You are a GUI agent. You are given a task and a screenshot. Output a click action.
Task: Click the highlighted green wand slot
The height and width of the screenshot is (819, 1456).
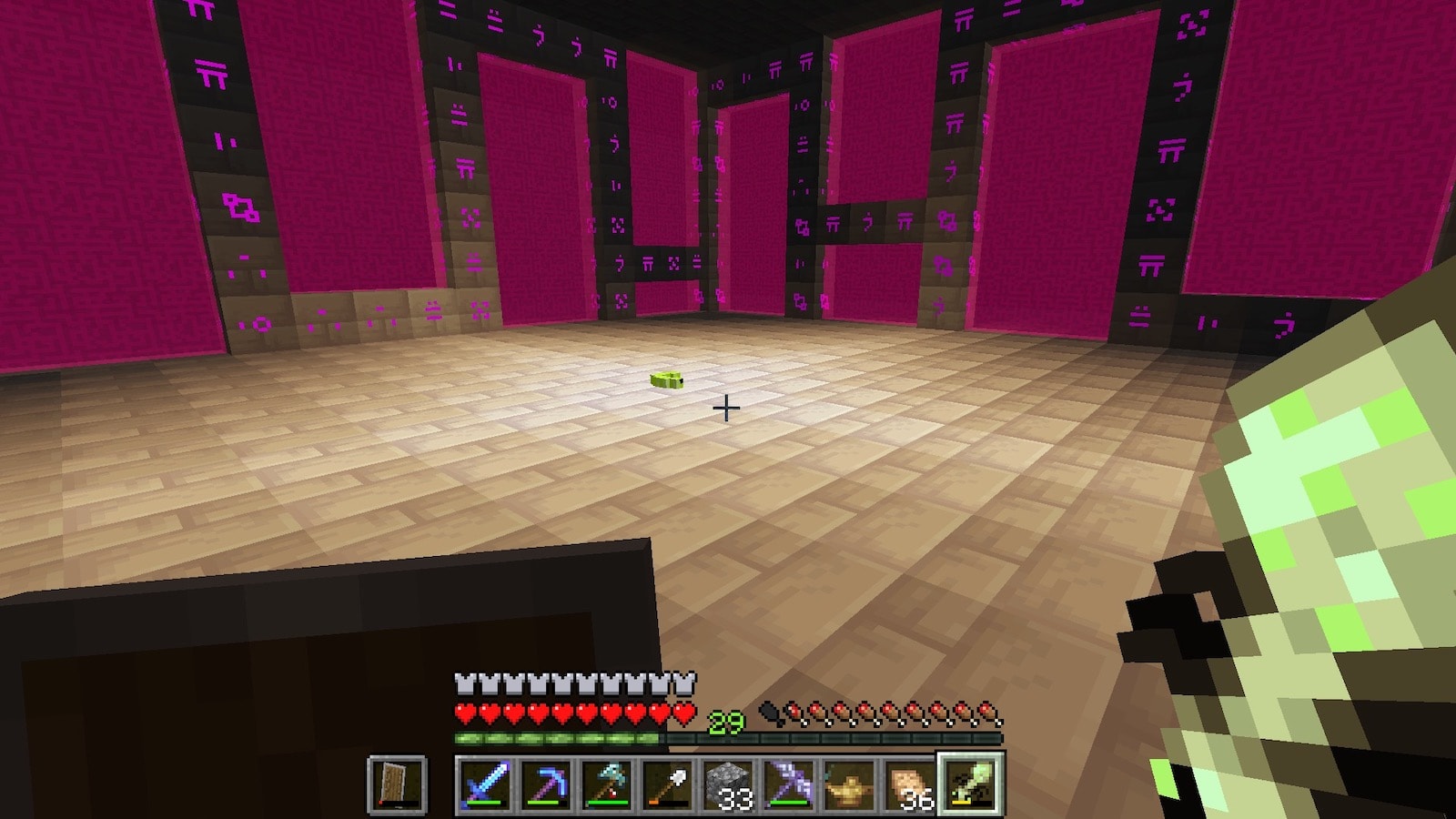click(971, 784)
